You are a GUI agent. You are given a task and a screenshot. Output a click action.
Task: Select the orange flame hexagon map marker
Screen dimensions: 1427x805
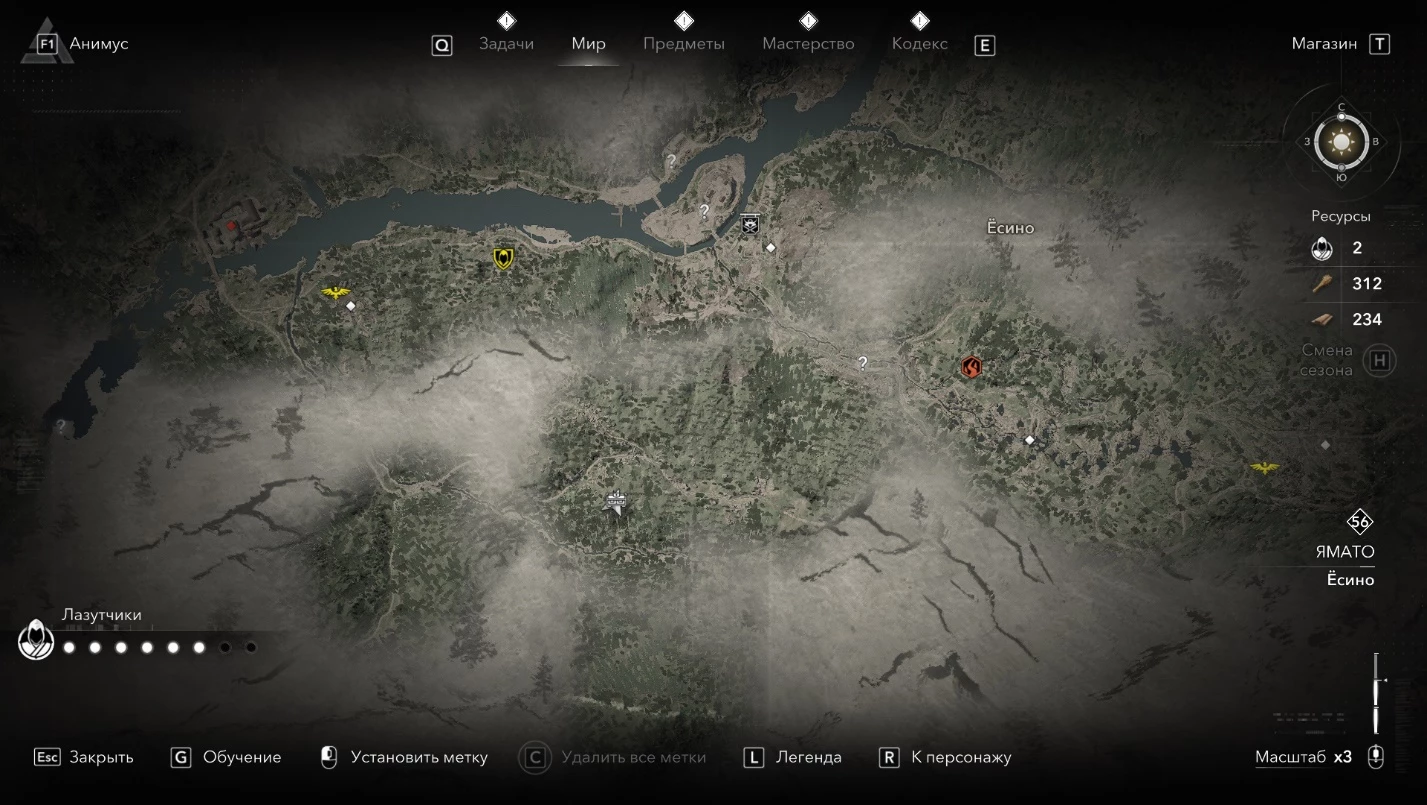(971, 367)
